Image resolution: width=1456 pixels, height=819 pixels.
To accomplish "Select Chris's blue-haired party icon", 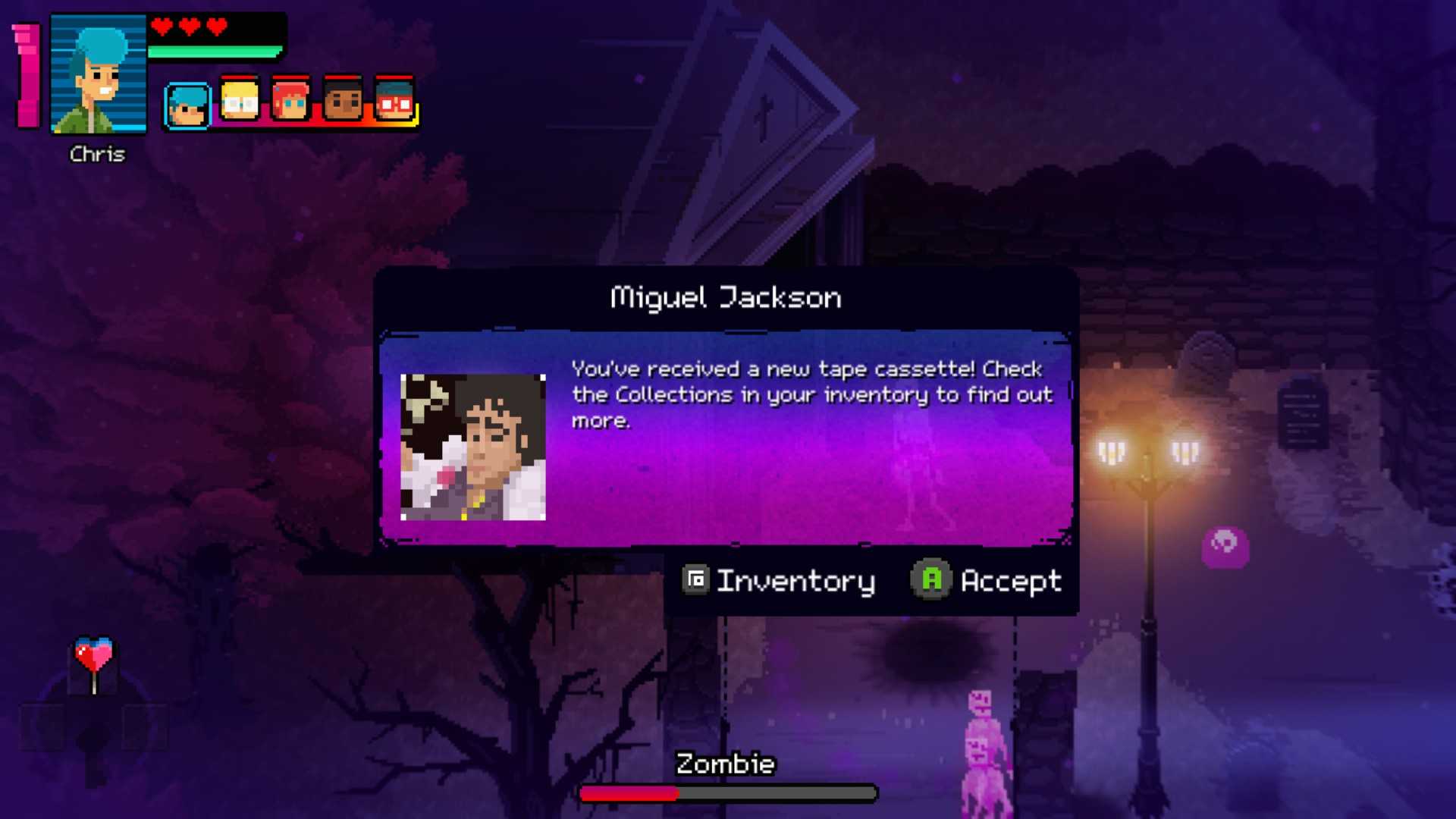I will coord(187,105).
